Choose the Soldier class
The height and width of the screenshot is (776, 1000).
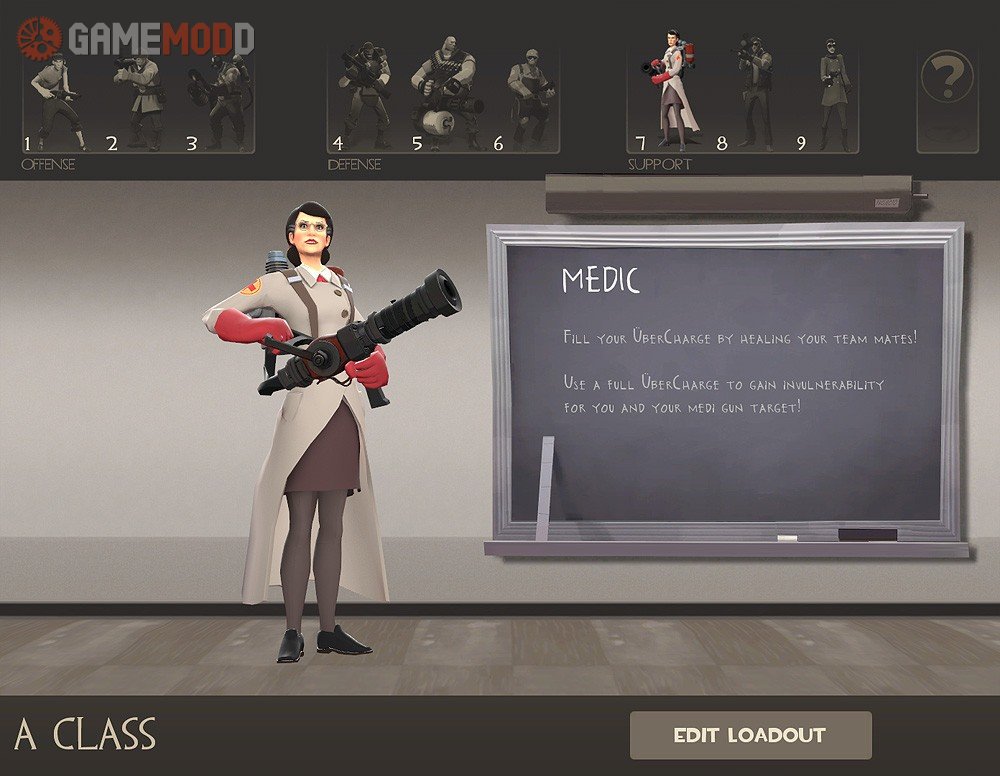(140, 100)
